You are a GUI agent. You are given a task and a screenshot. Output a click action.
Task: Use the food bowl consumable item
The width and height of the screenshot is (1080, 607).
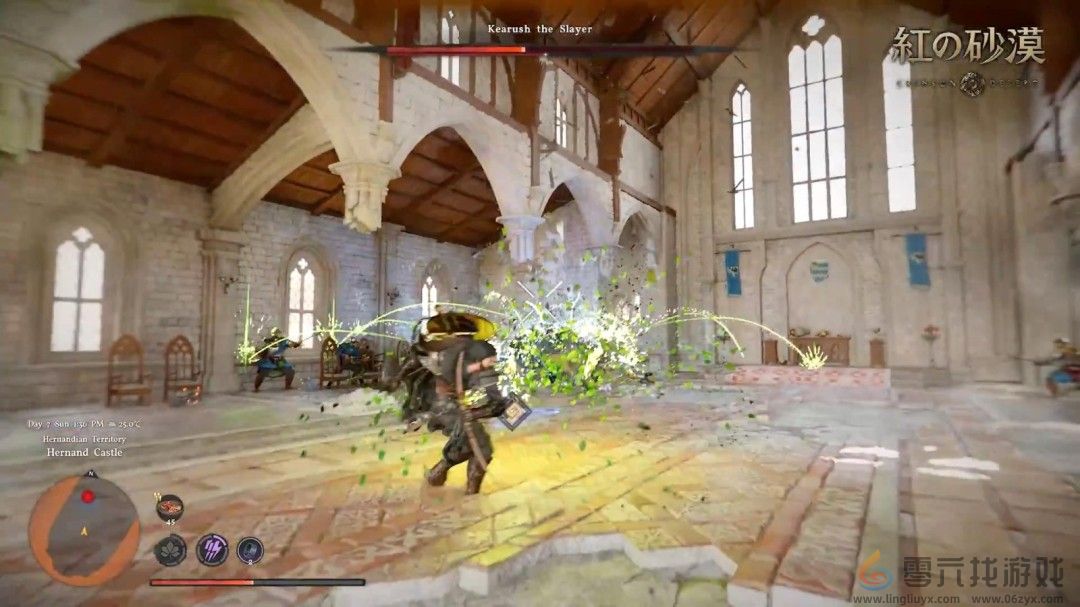click(x=170, y=507)
